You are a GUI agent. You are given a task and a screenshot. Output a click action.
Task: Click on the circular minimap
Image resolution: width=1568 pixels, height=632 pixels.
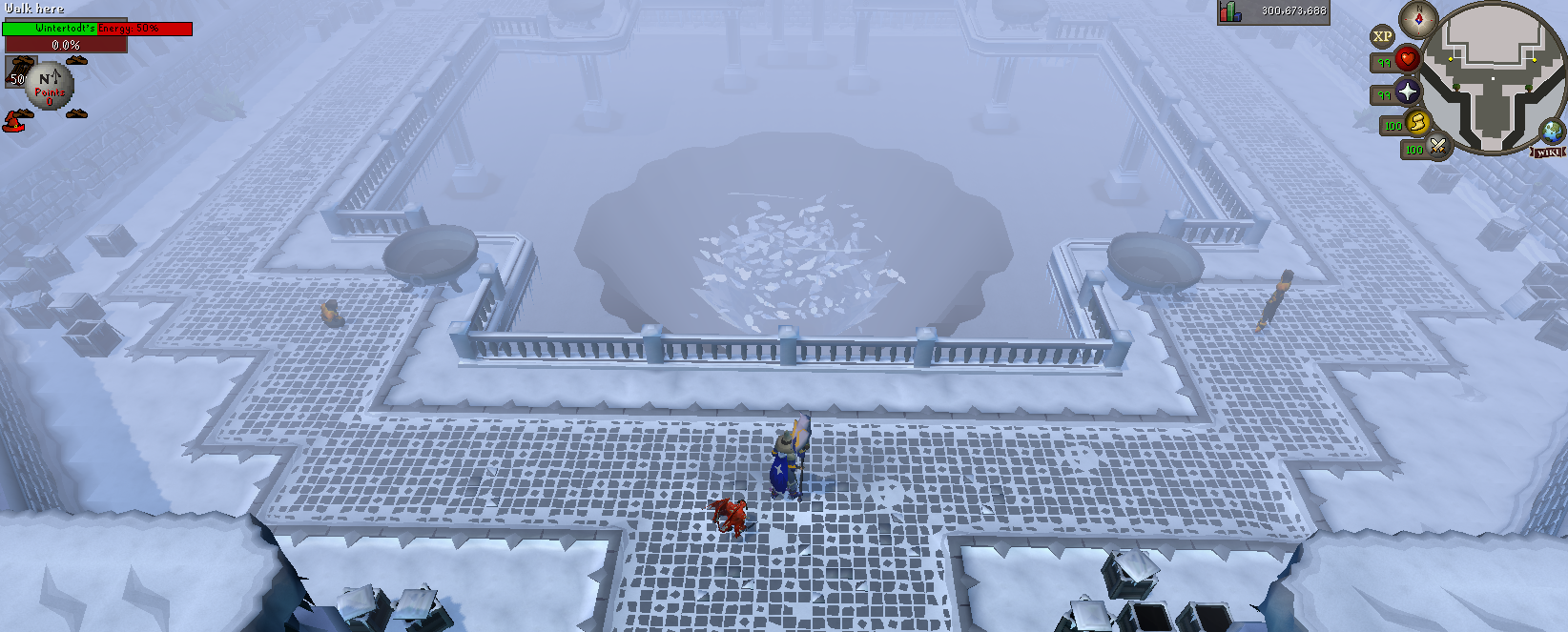coord(1493,76)
